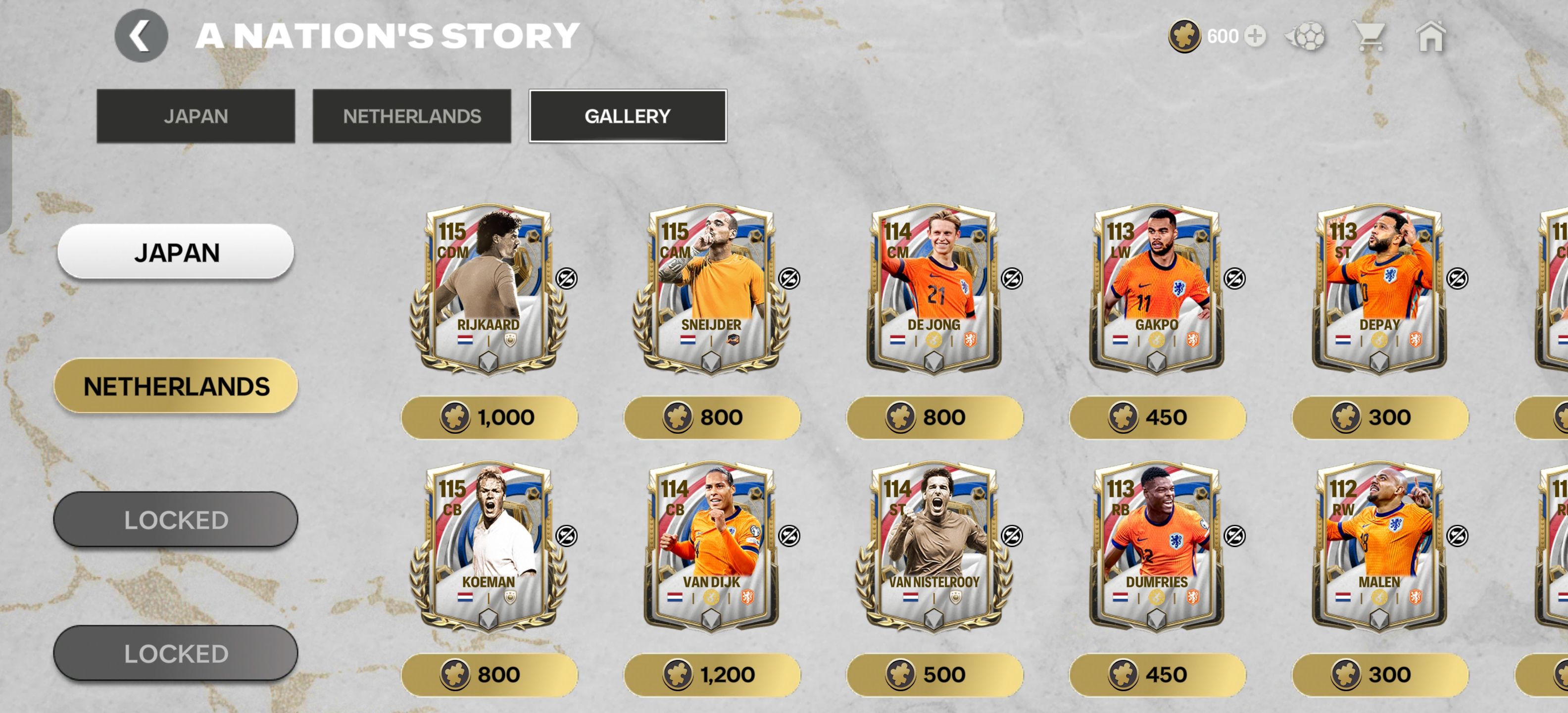1568x713 pixels.
Task: Return to the home screen
Action: pyautogui.click(x=1430, y=36)
